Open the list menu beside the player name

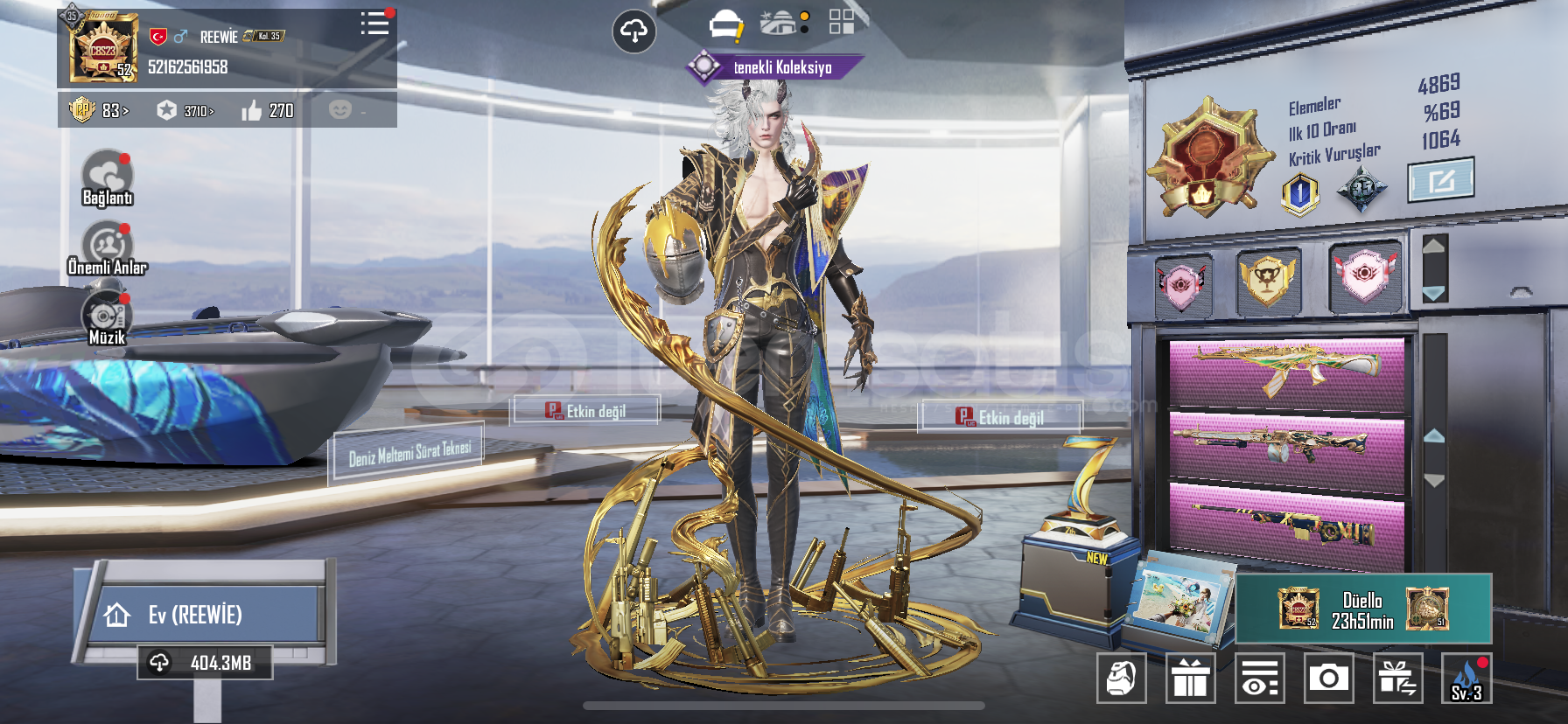[374, 24]
